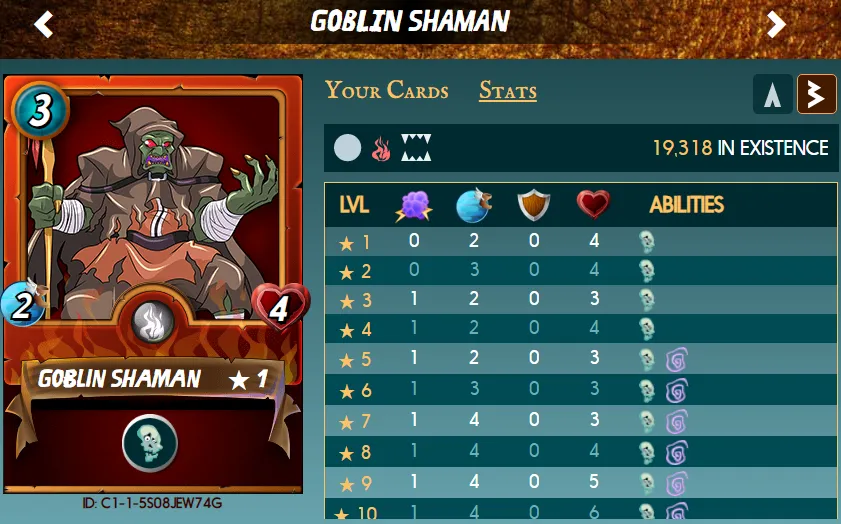Image resolution: width=841 pixels, height=524 pixels.
Task: Go to the previous card with left arrow
Action: click(43, 23)
